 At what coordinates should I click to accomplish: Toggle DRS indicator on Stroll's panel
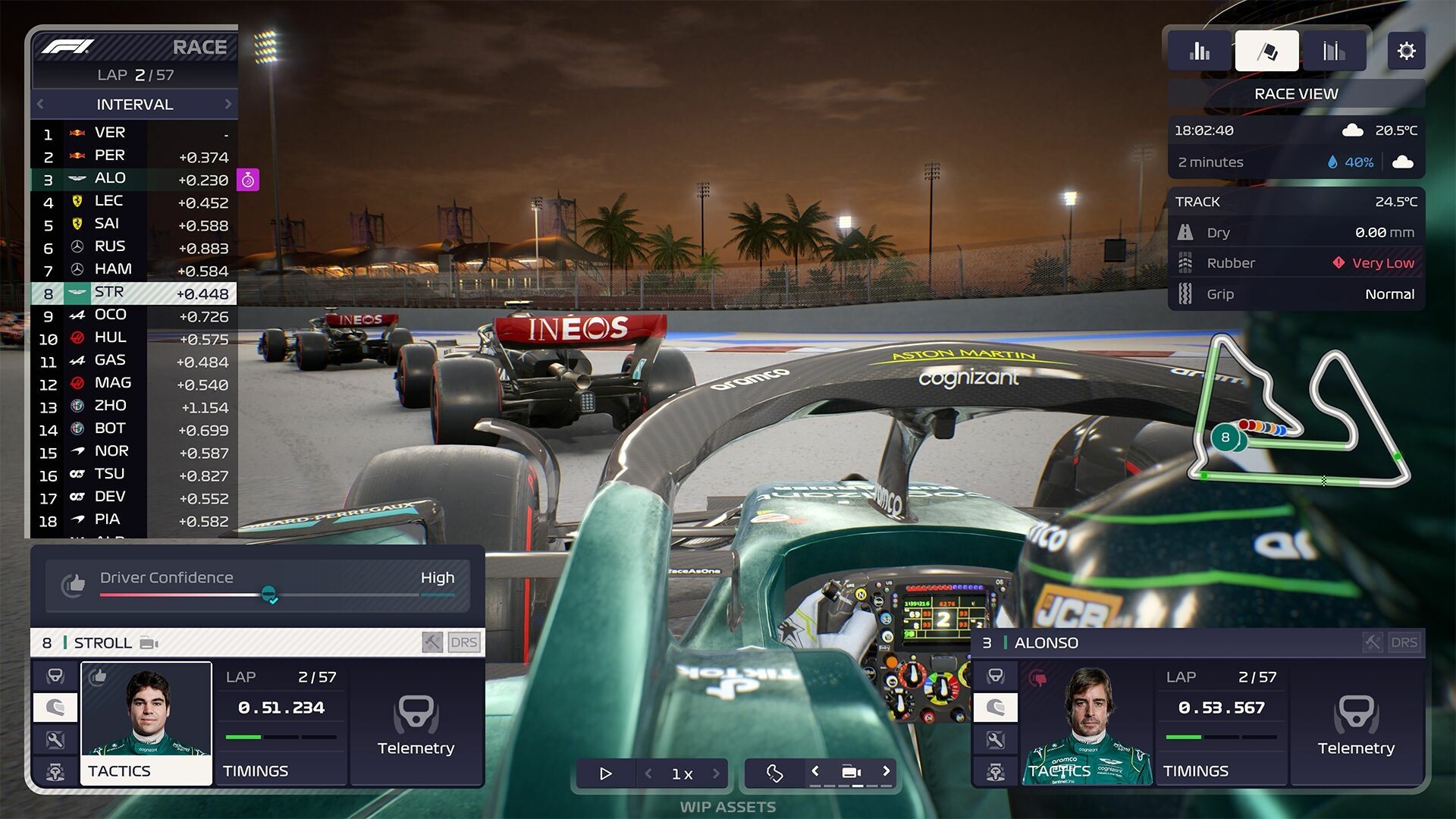point(465,642)
